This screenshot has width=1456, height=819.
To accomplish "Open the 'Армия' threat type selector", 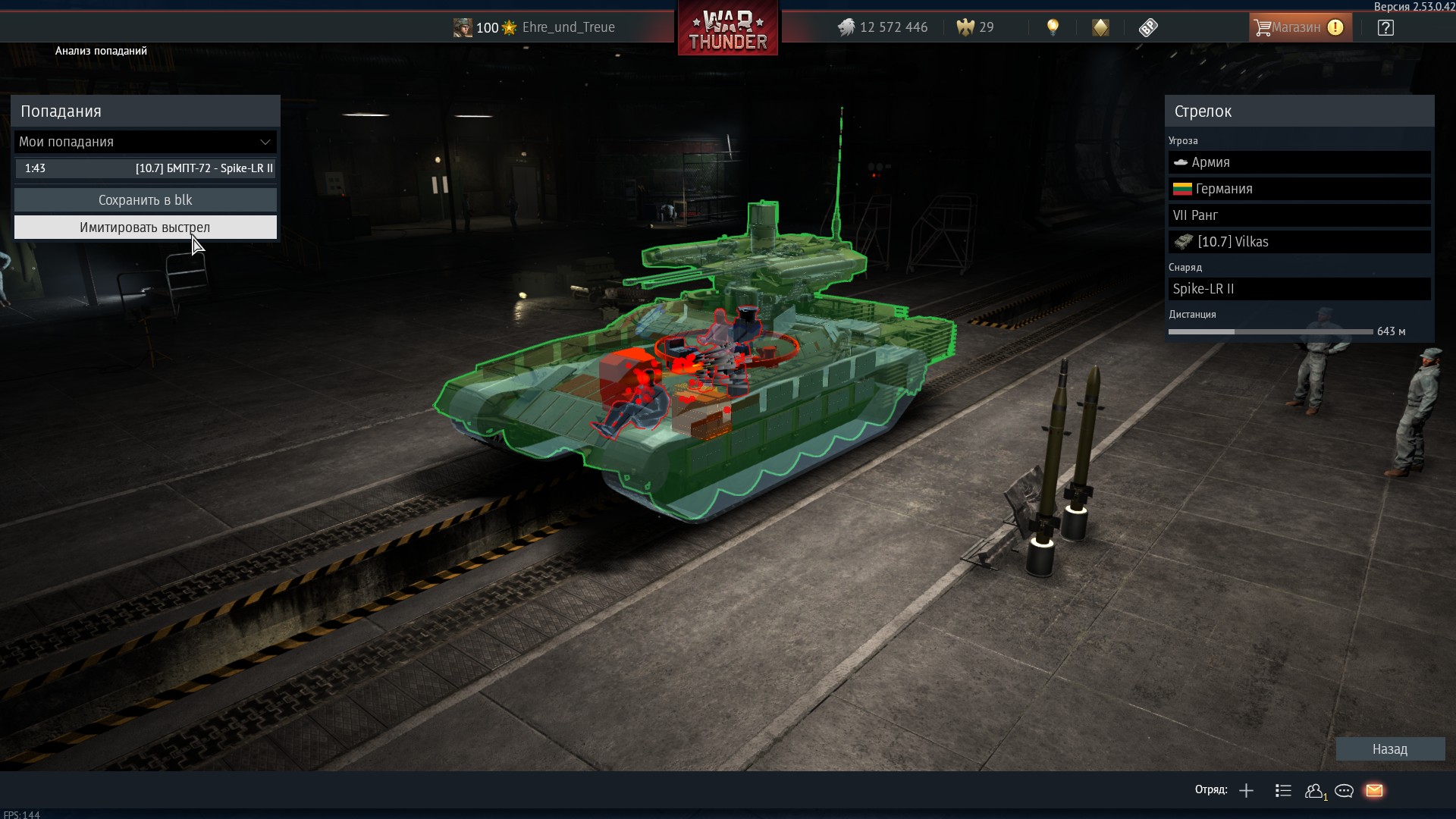I will click(x=1299, y=162).
